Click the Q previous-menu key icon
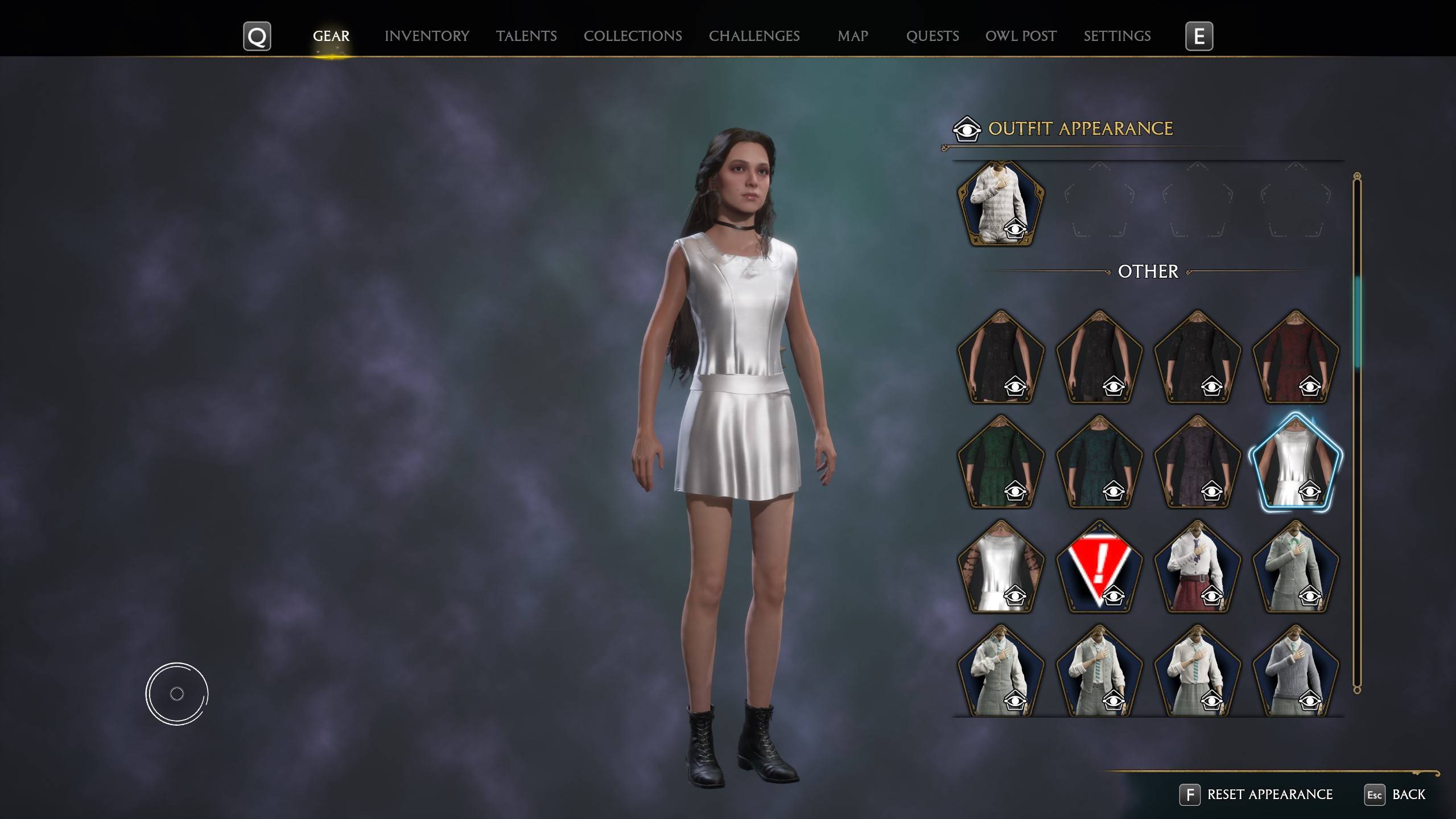Image resolution: width=1456 pixels, height=819 pixels. [x=257, y=36]
